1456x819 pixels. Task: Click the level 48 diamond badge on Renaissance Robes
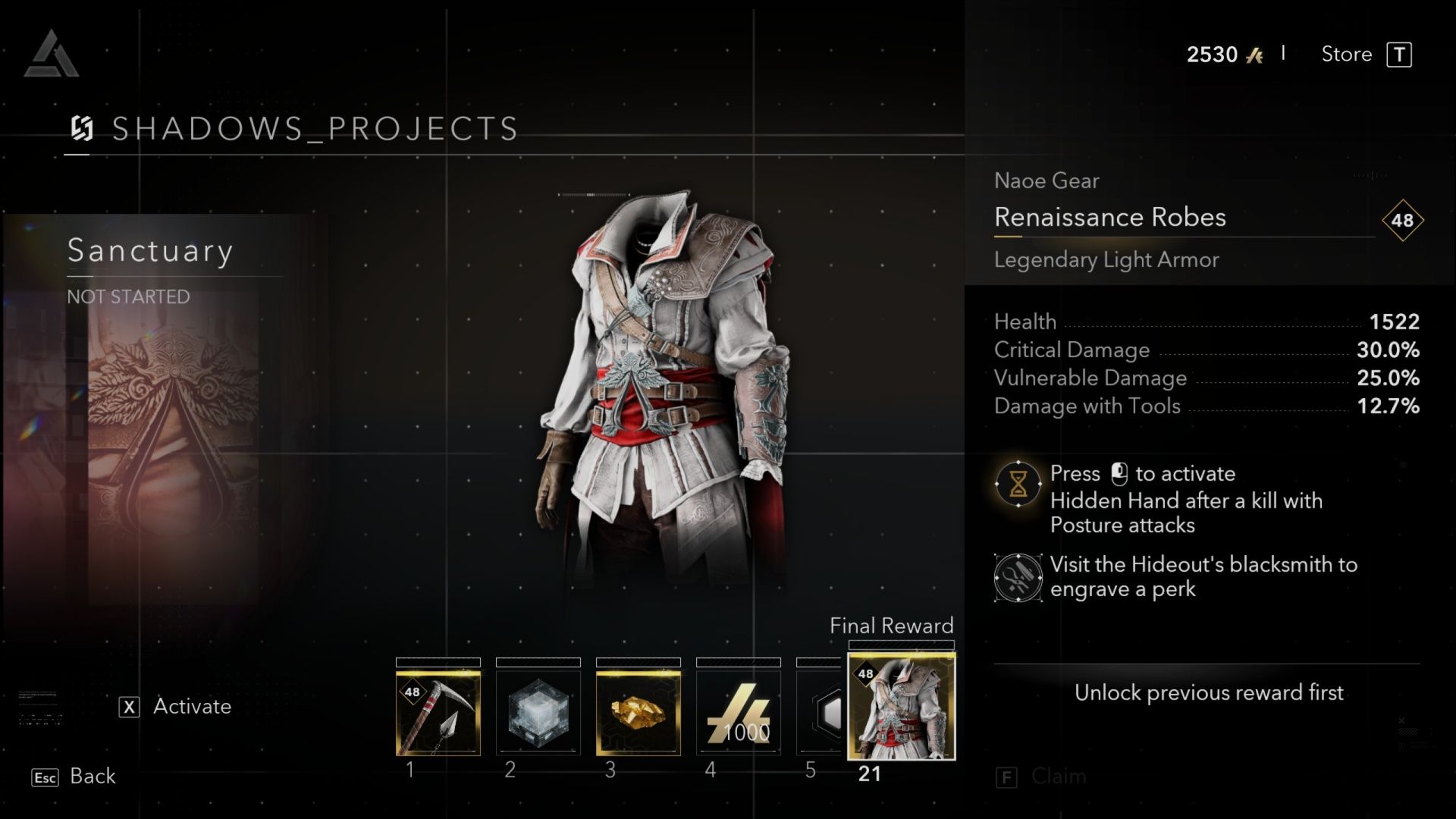(x=1402, y=221)
